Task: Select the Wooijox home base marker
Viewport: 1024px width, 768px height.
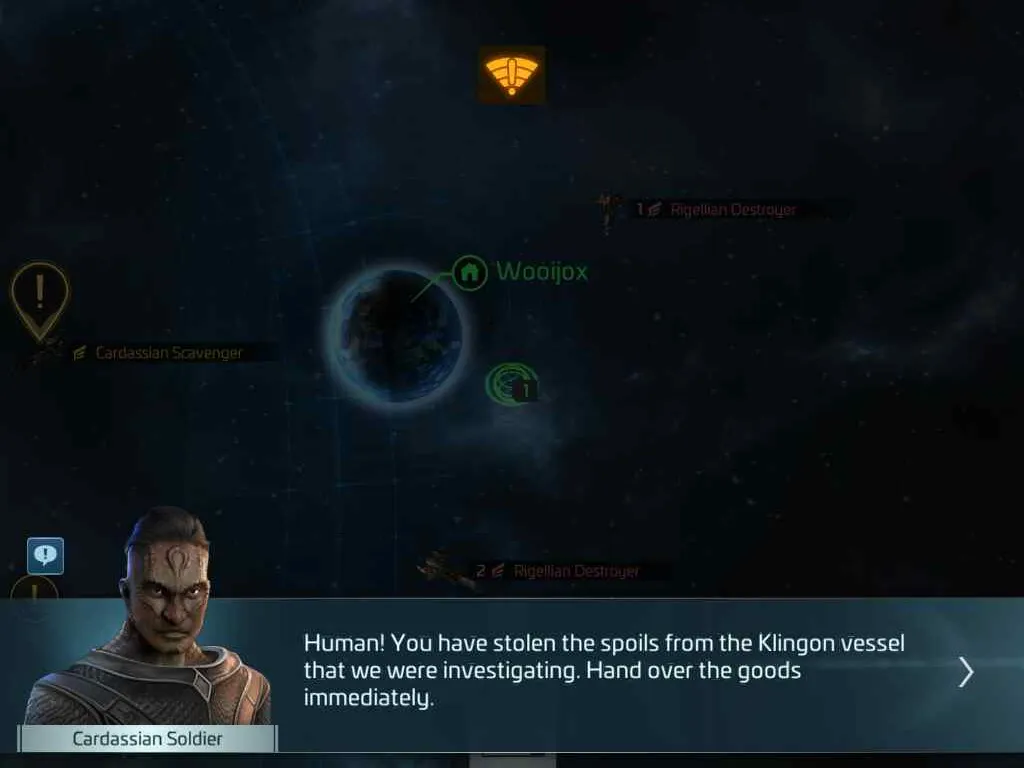Action: click(x=469, y=272)
